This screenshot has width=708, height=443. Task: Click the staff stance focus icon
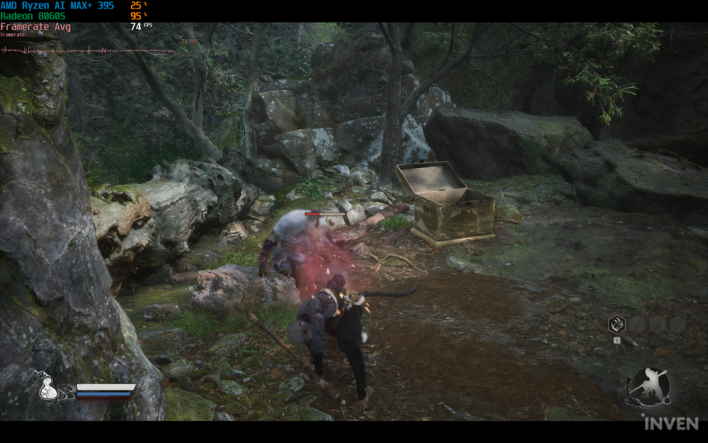click(x=650, y=387)
